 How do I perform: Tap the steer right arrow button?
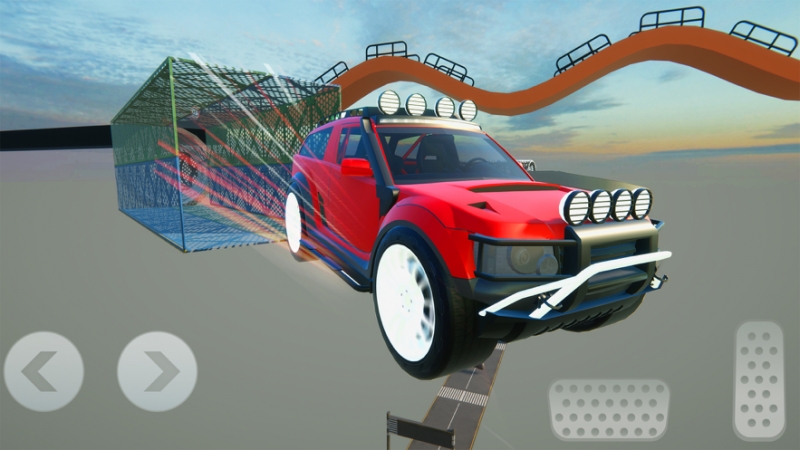[x=157, y=371]
